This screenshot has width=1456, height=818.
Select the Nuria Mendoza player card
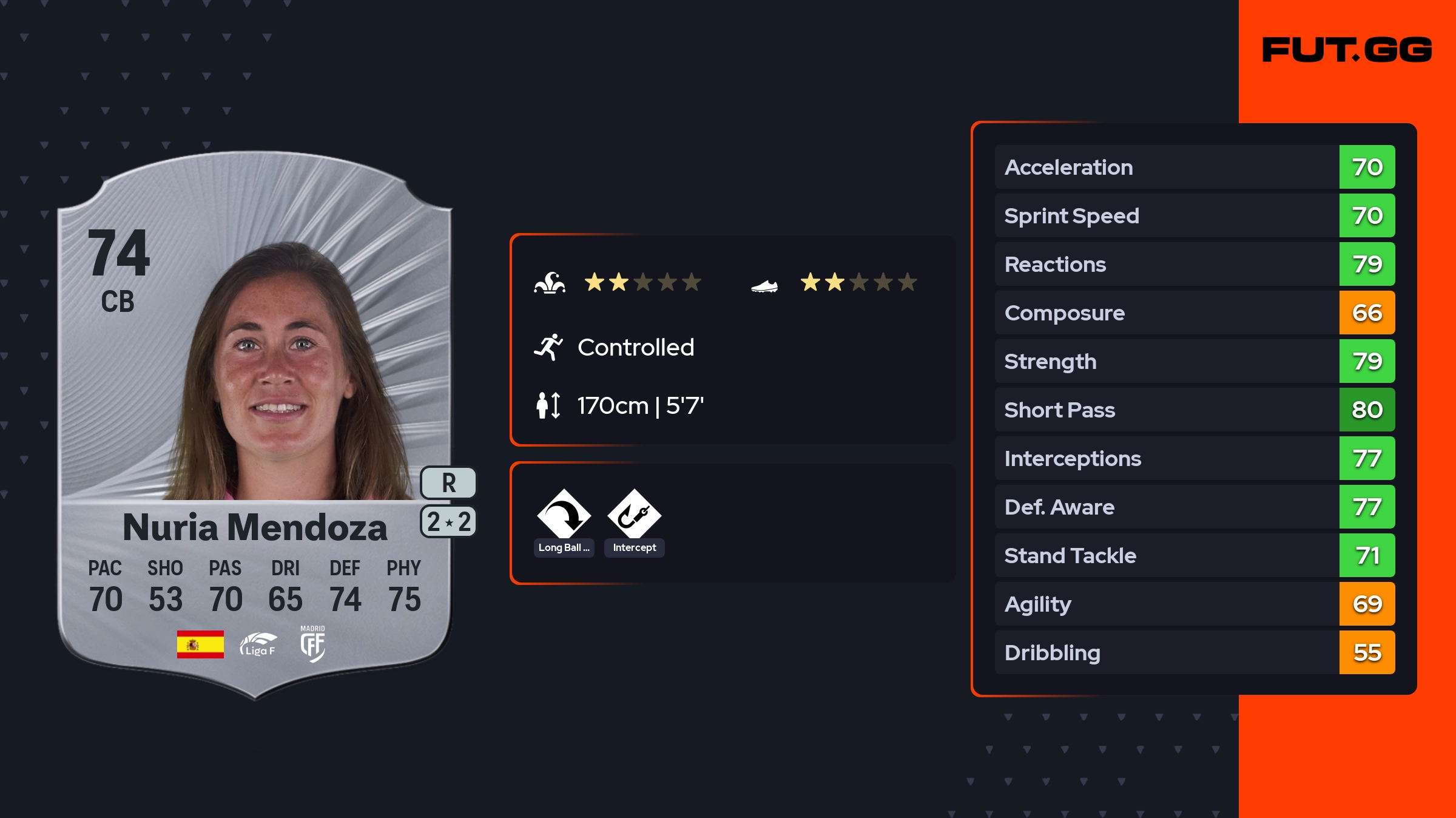tap(255, 425)
